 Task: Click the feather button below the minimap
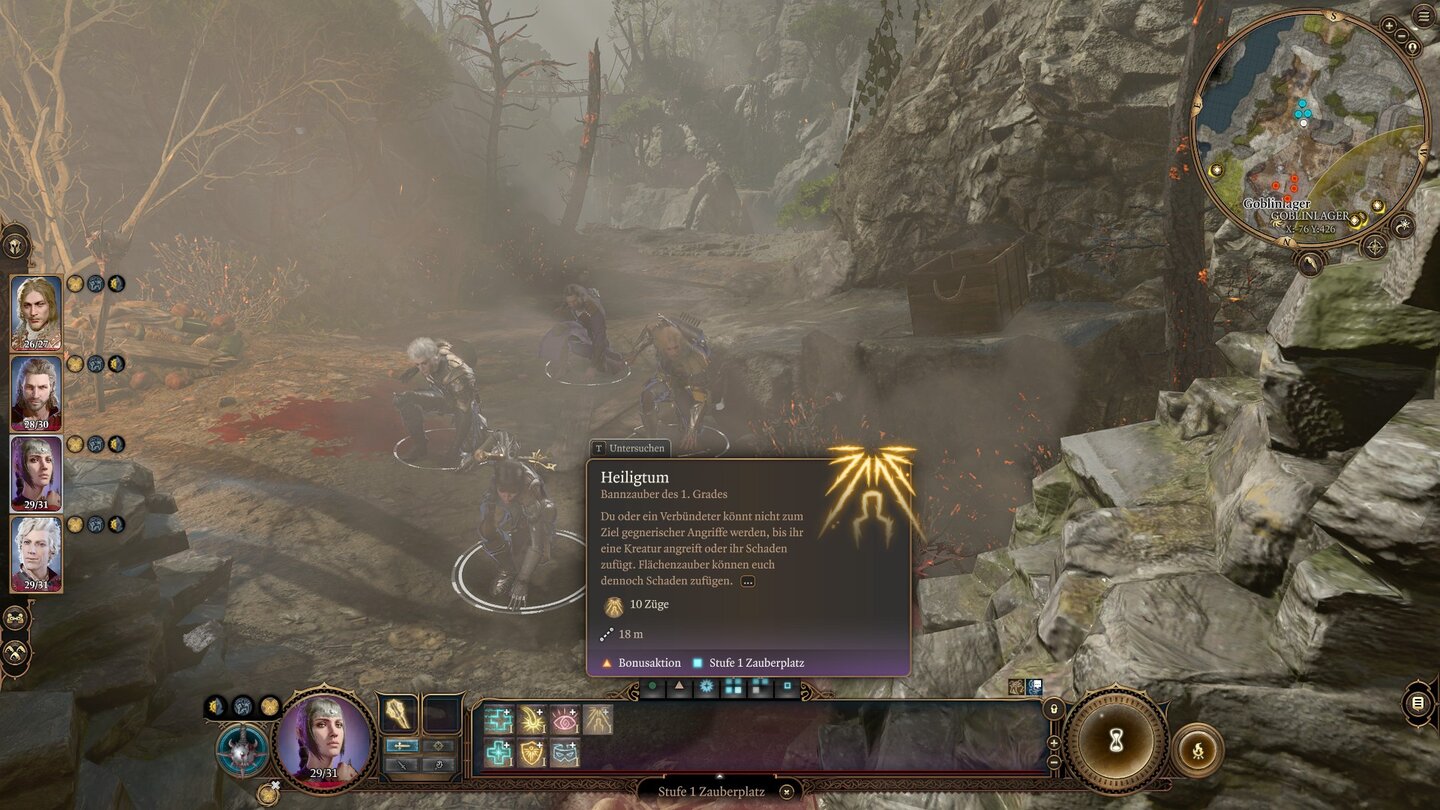(1308, 262)
